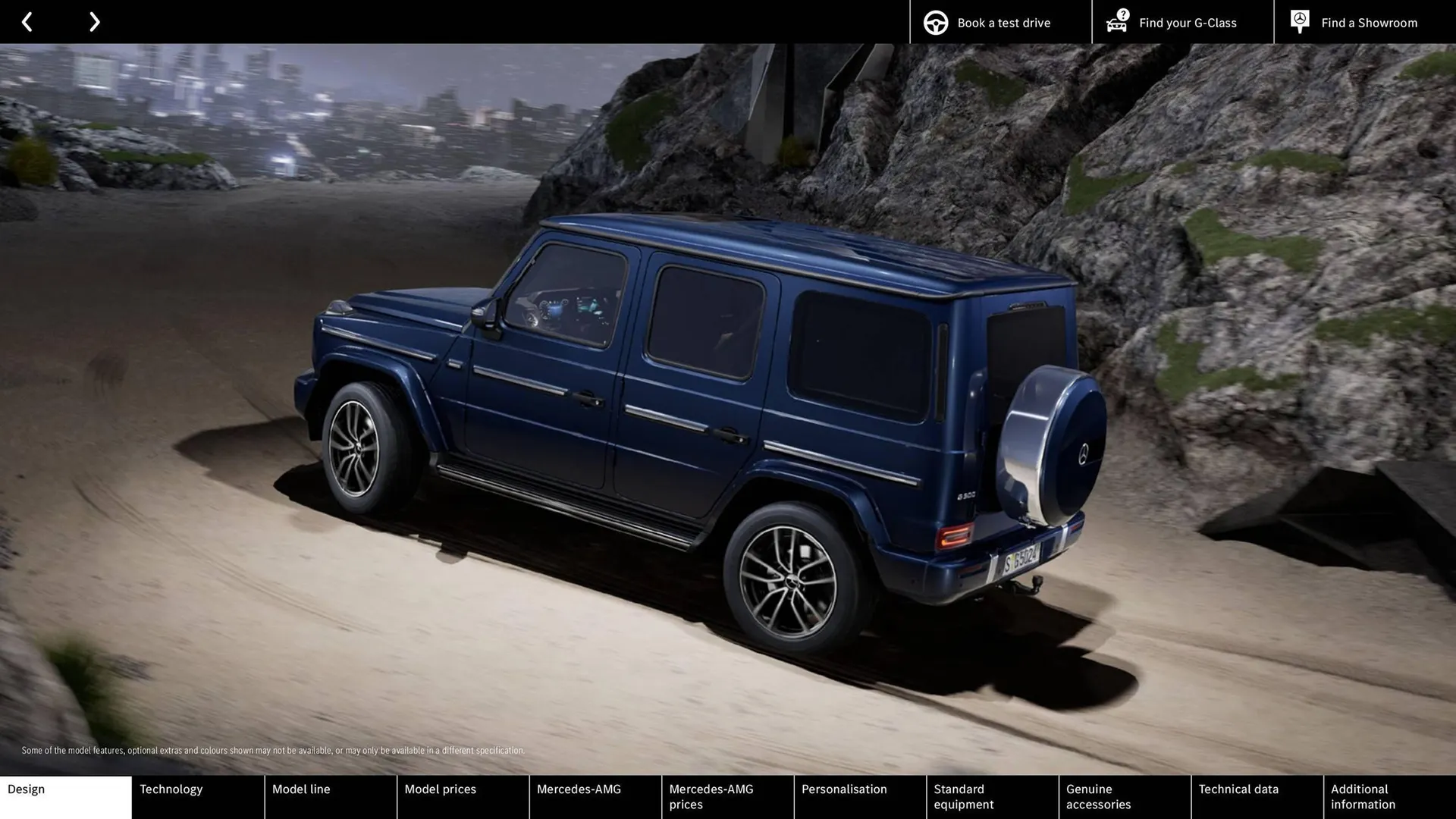Click the Mercedes star showroom pin icon
1456x819 pixels.
click(x=1299, y=20)
